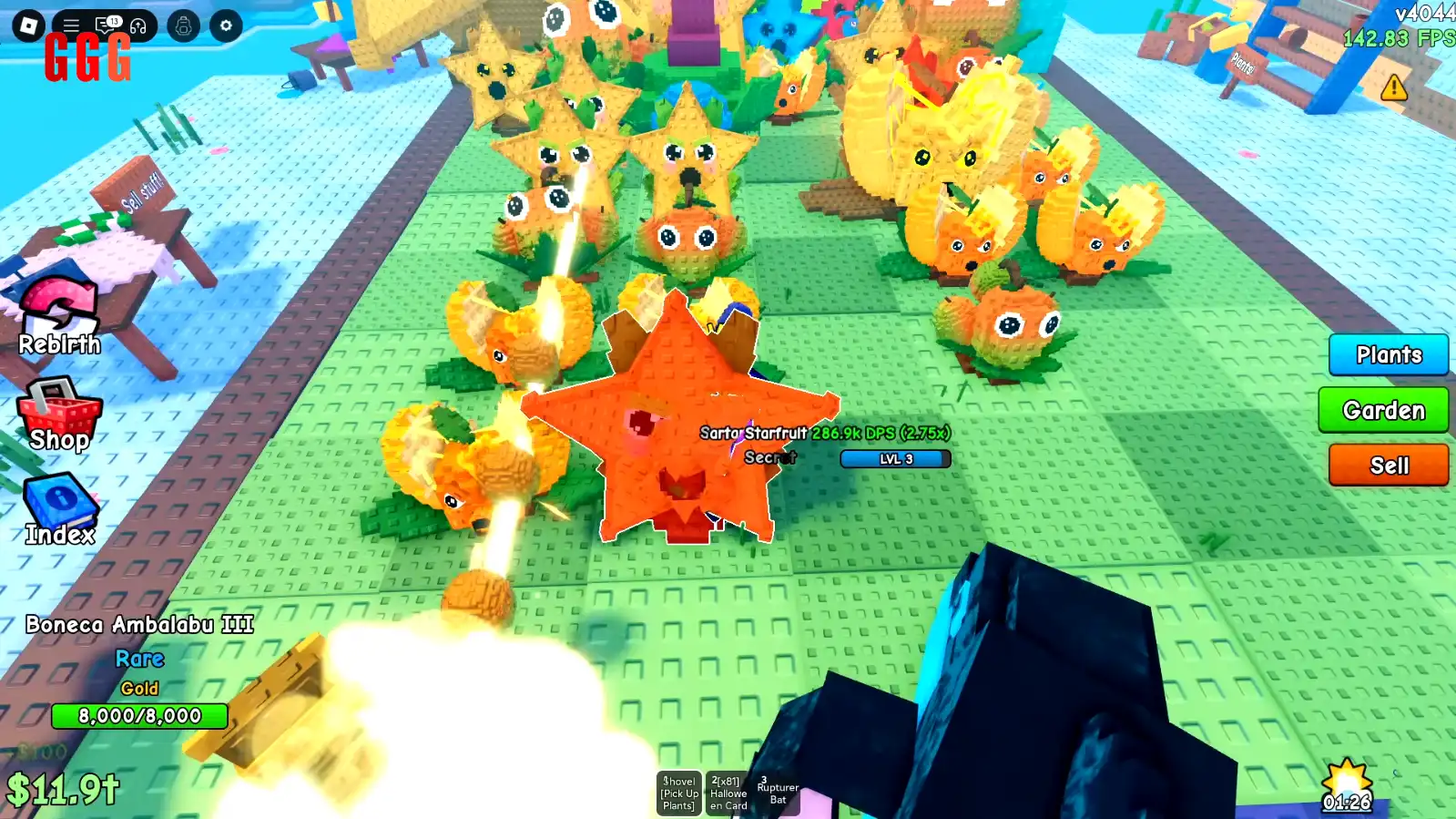Open the Plants panel
Image resolution: width=1456 pixels, height=819 pixels.
(1388, 355)
